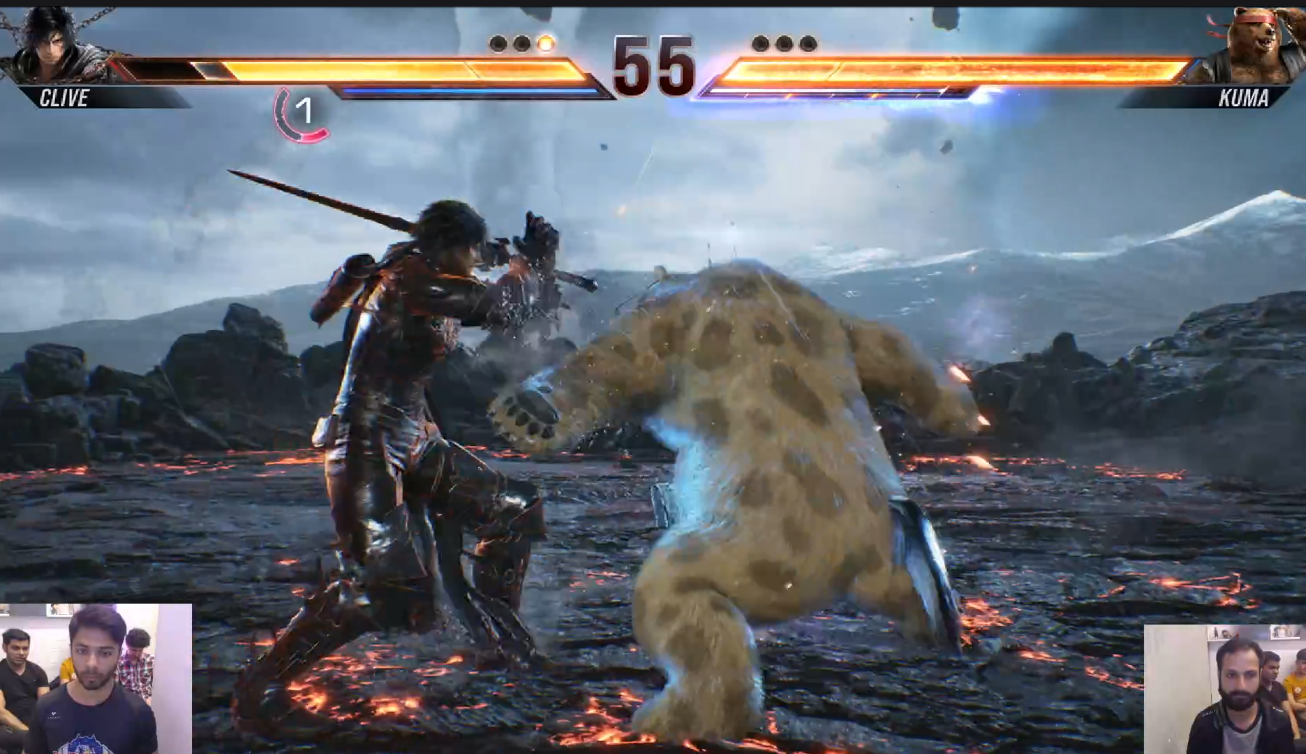This screenshot has height=754, width=1306.
Task: Open the left player's webcam overlay
Action: pos(95,678)
